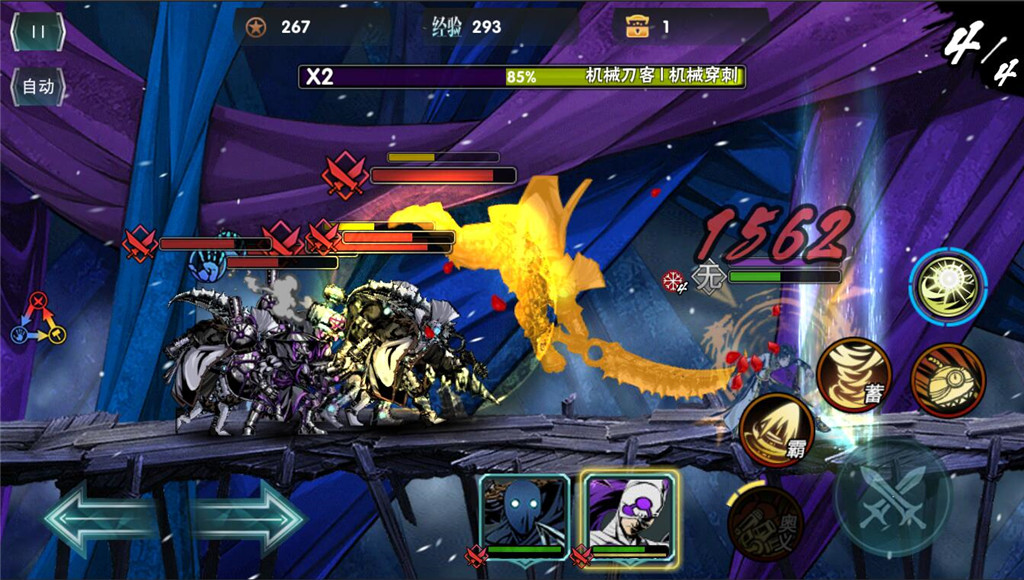Viewport: 1024px width, 580px height.
Task: Toggle the 自动 auto-battle button
Action: click(38, 86)
